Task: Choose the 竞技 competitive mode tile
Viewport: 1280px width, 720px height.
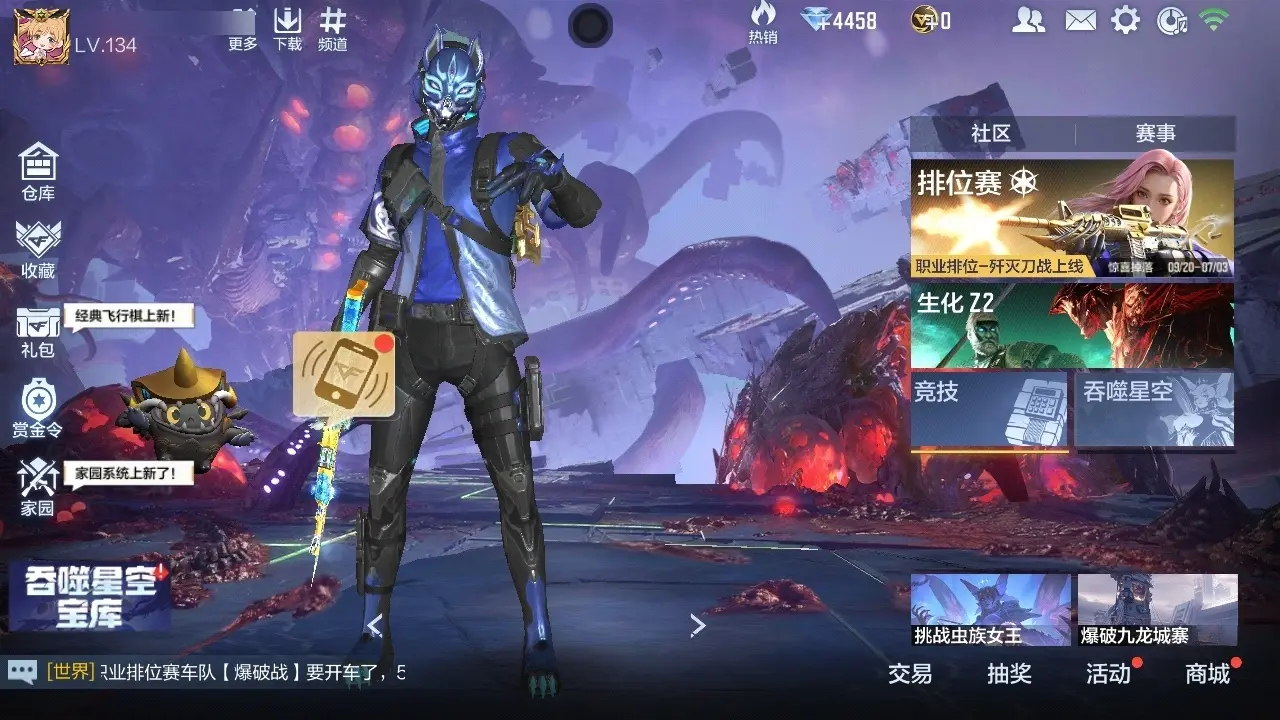Action: point(989,408)
